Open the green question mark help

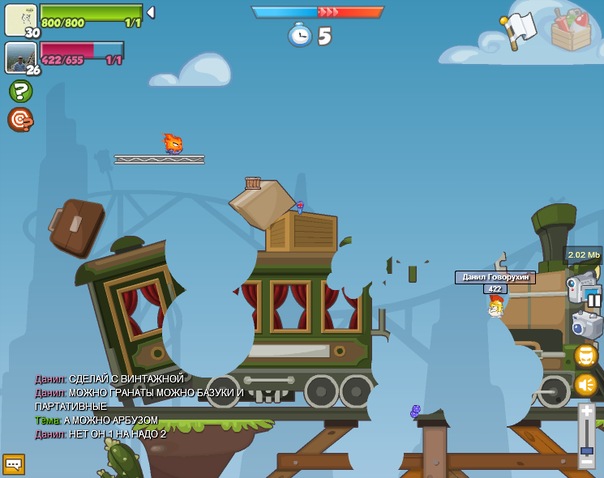click(20, 91)
